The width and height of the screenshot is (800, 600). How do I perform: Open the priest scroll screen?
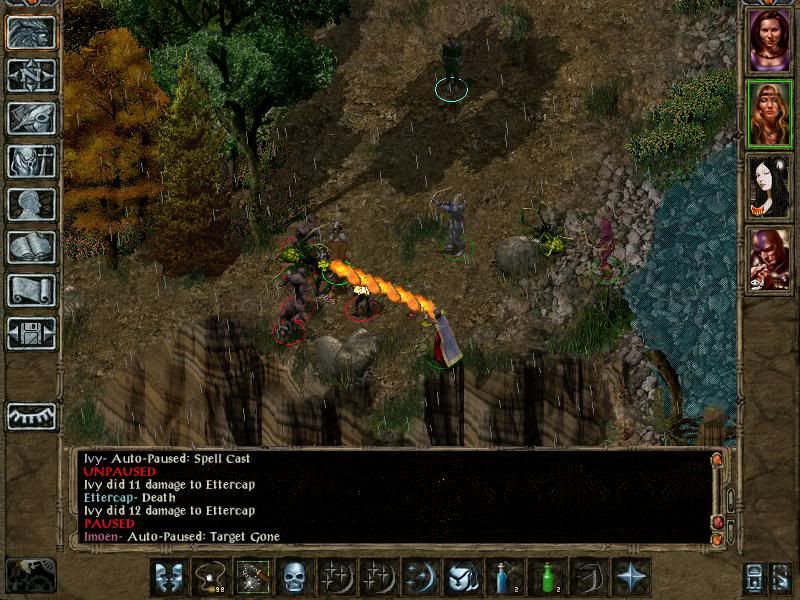coord(31,290)
